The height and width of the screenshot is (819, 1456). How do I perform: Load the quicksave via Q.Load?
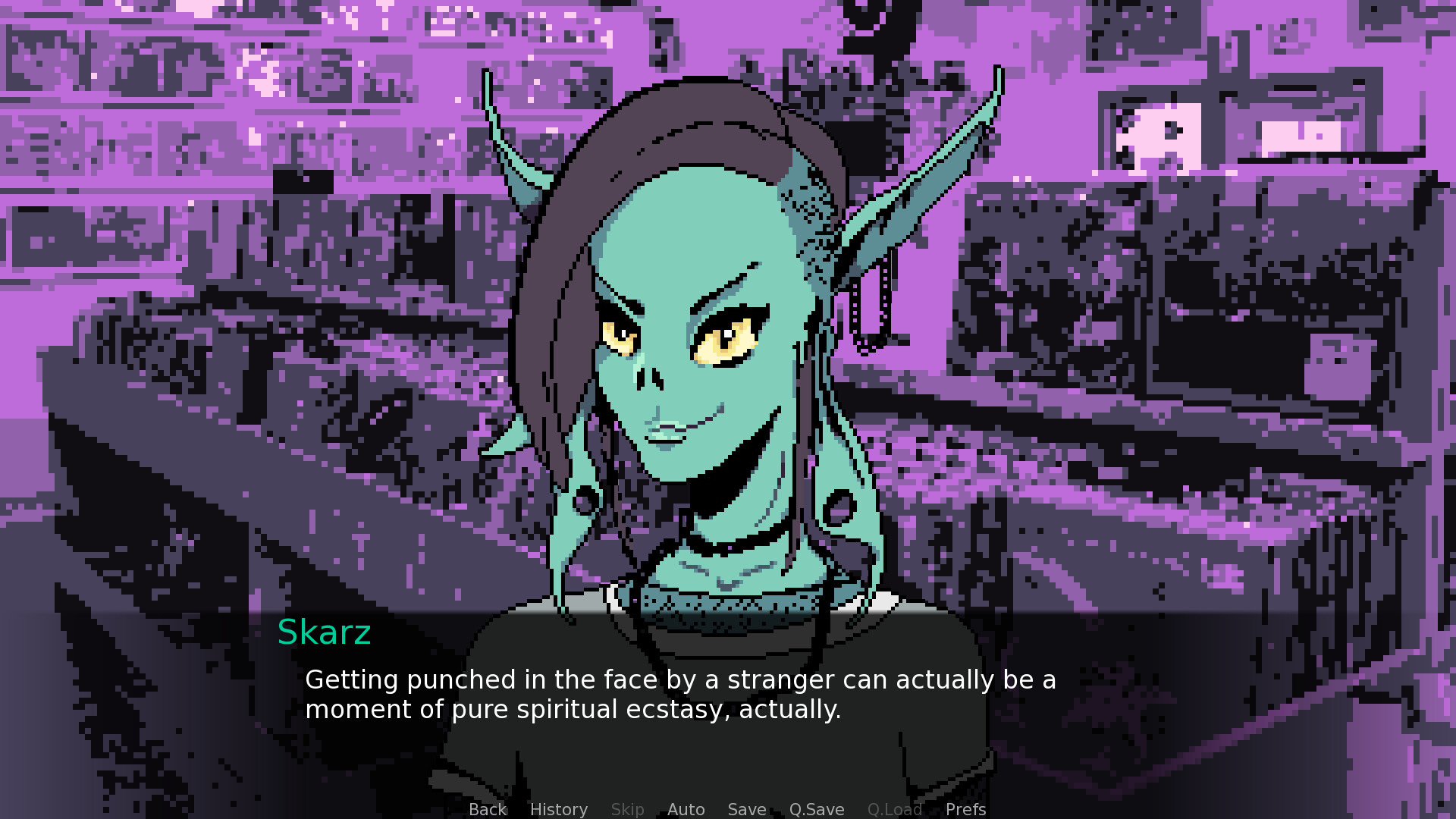click(x=895, y=809)
